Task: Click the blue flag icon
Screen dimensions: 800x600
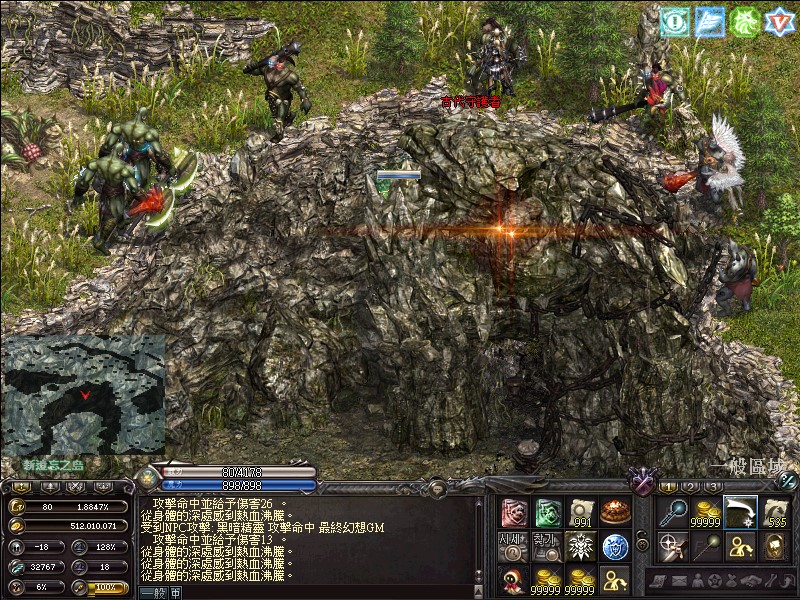Action: 708,21
